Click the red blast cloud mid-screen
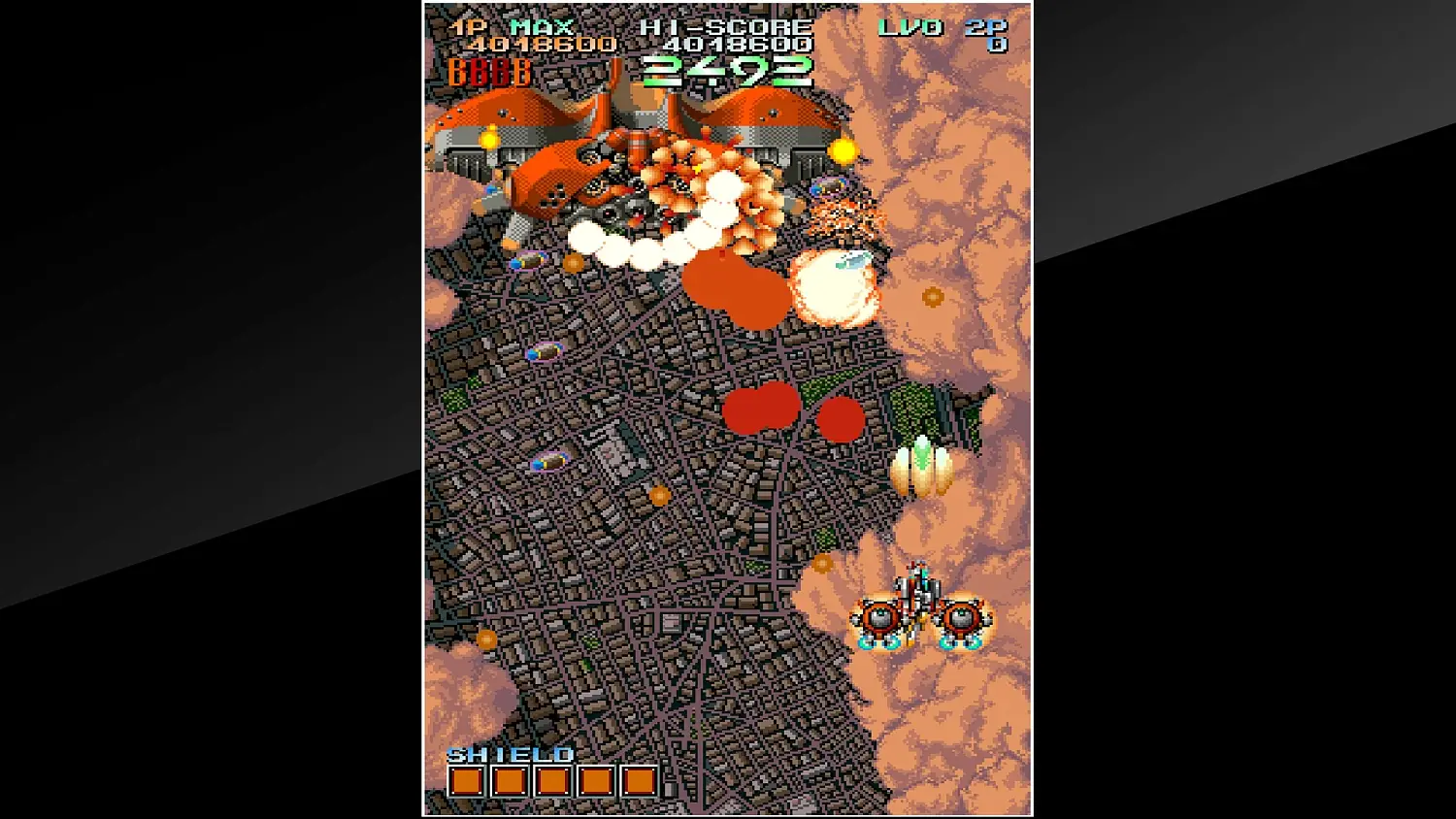 762,406
